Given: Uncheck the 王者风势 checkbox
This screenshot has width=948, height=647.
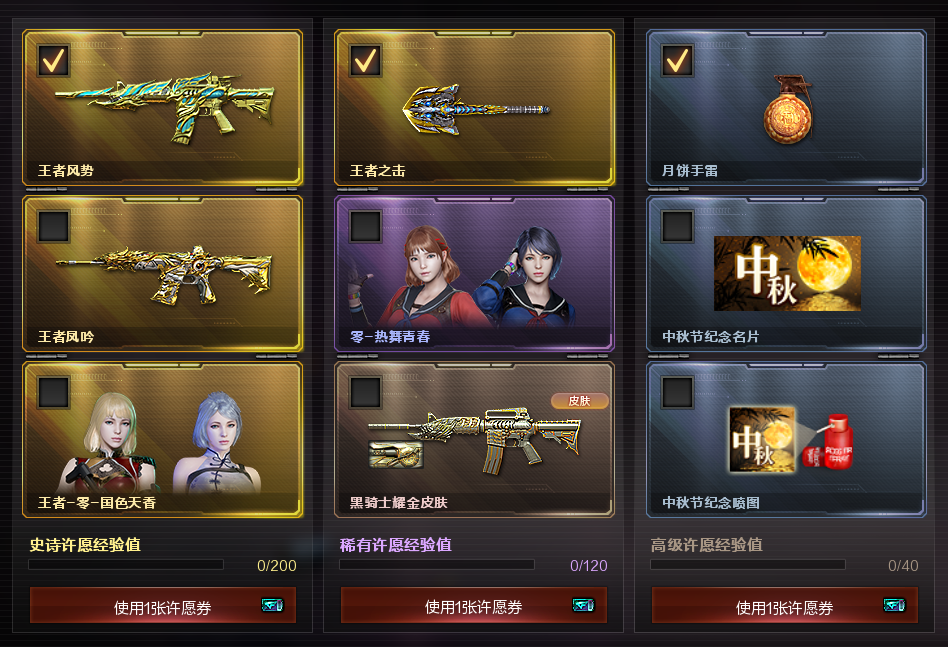Looking at the screenshot, I should [54, 60].
